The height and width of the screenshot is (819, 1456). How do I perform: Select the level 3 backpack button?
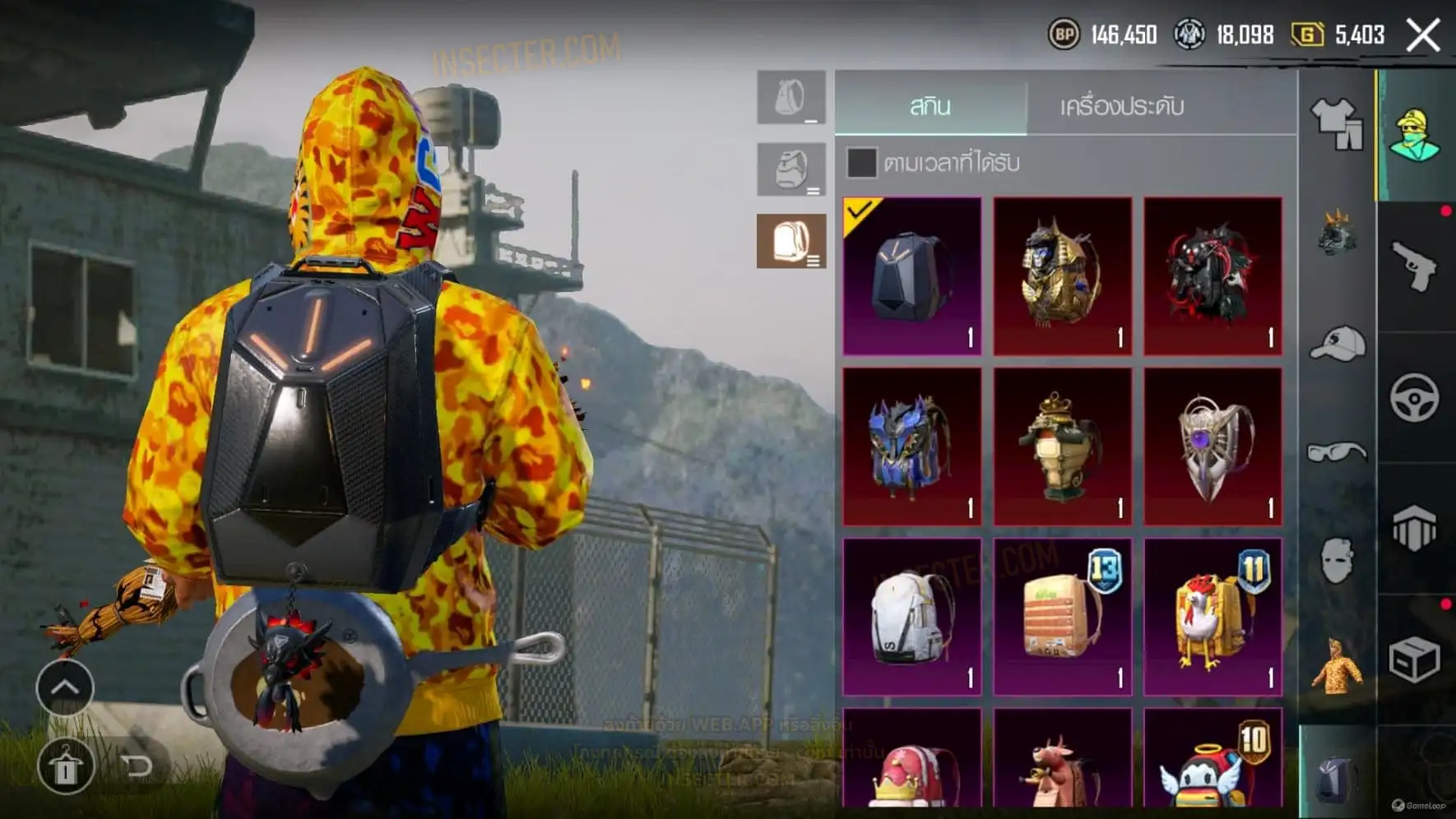[791, 241]
